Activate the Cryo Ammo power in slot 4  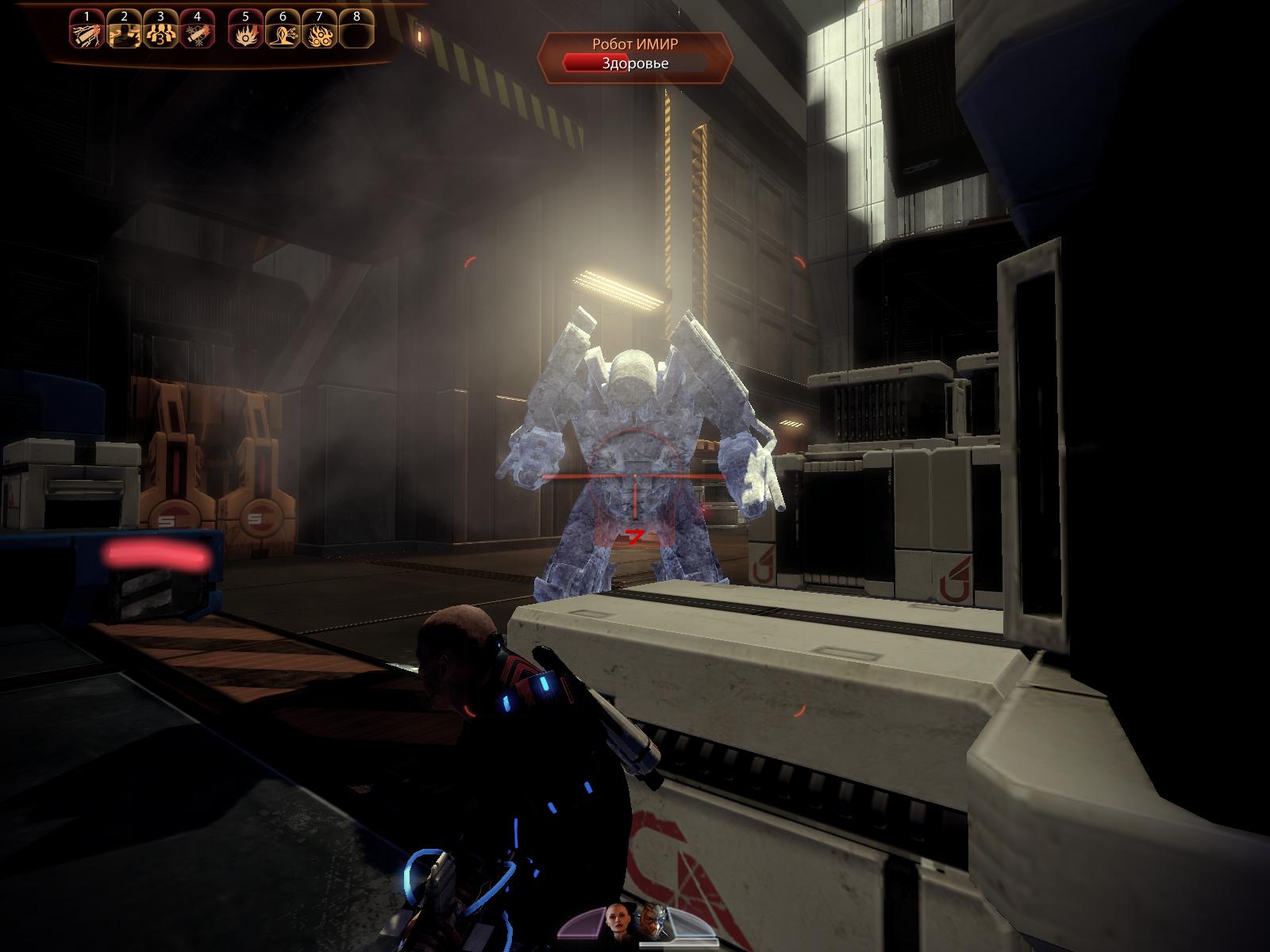coord(195,33)
